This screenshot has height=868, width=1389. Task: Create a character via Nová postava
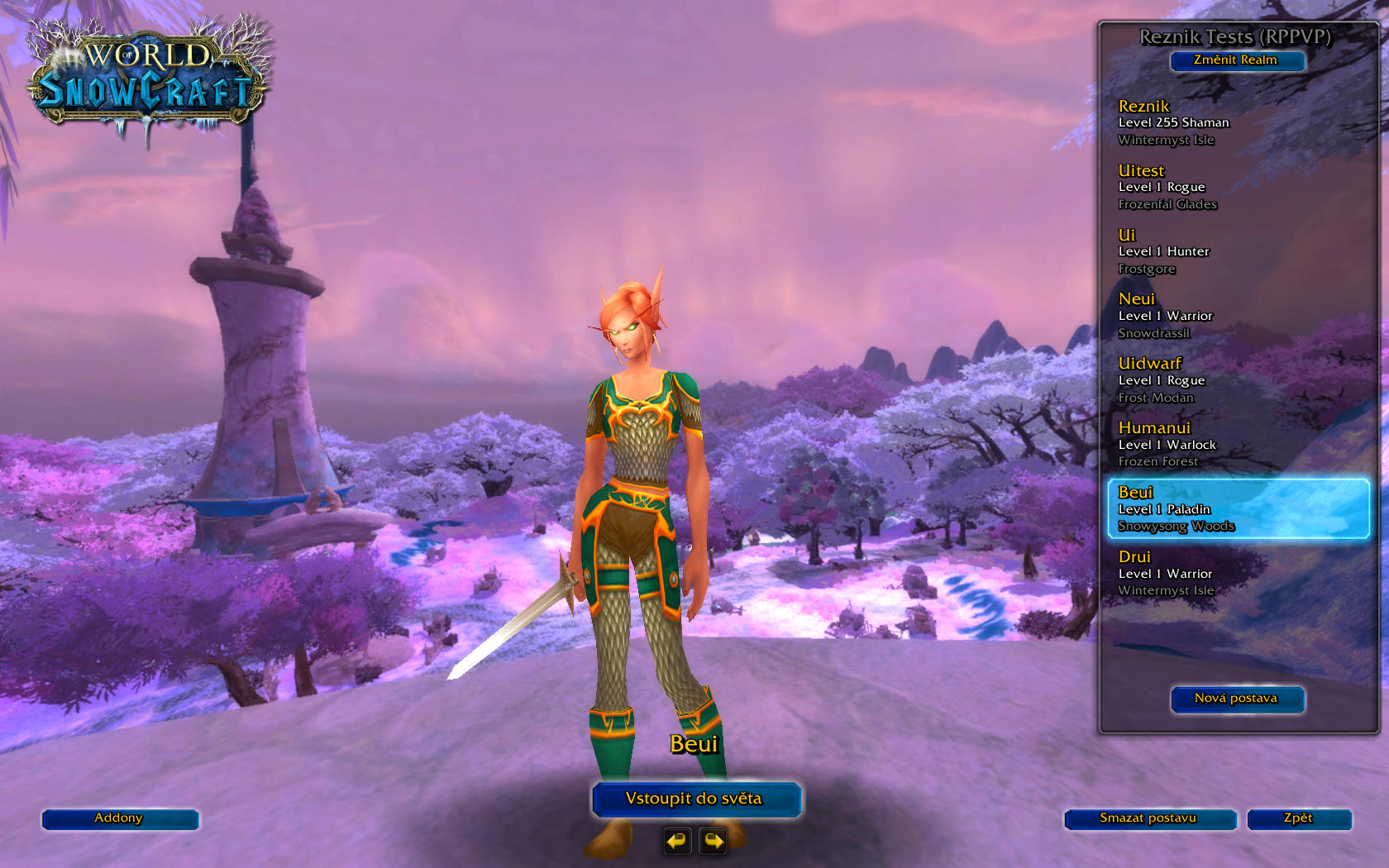(1237, 699)
